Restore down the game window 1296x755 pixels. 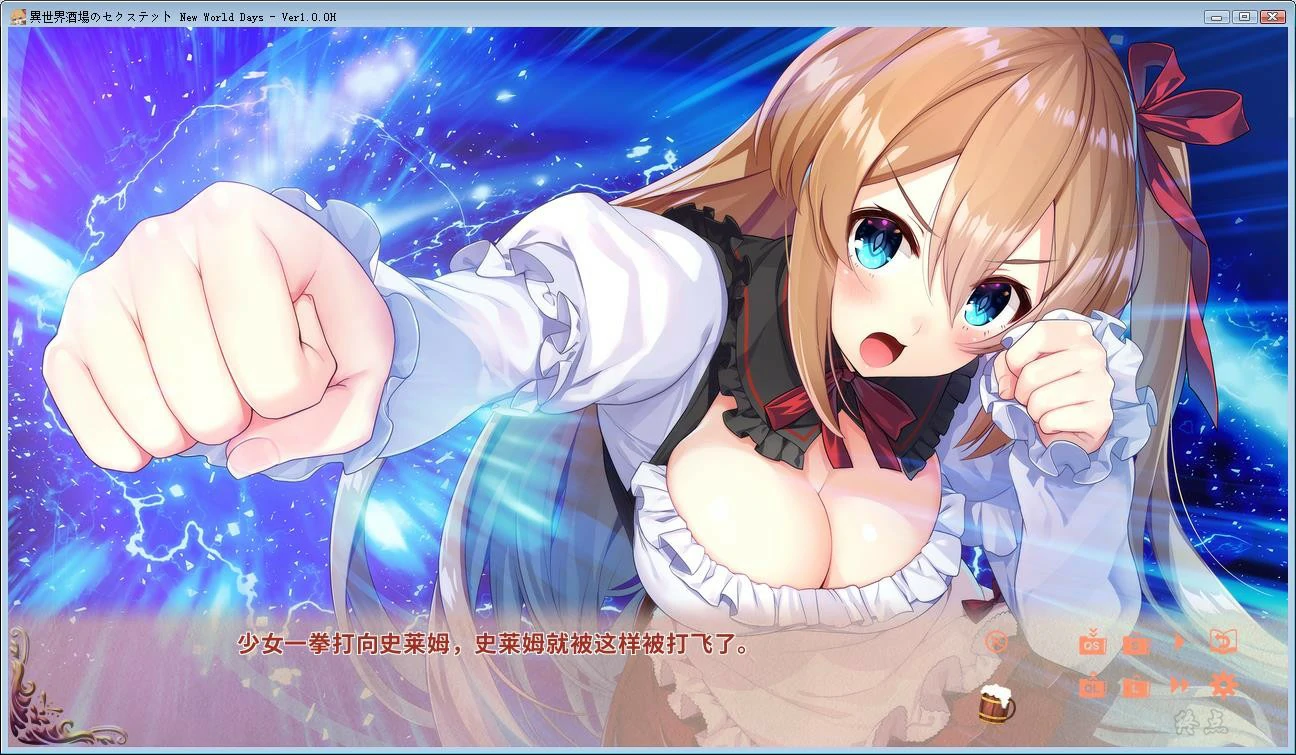pos(1243,16)
